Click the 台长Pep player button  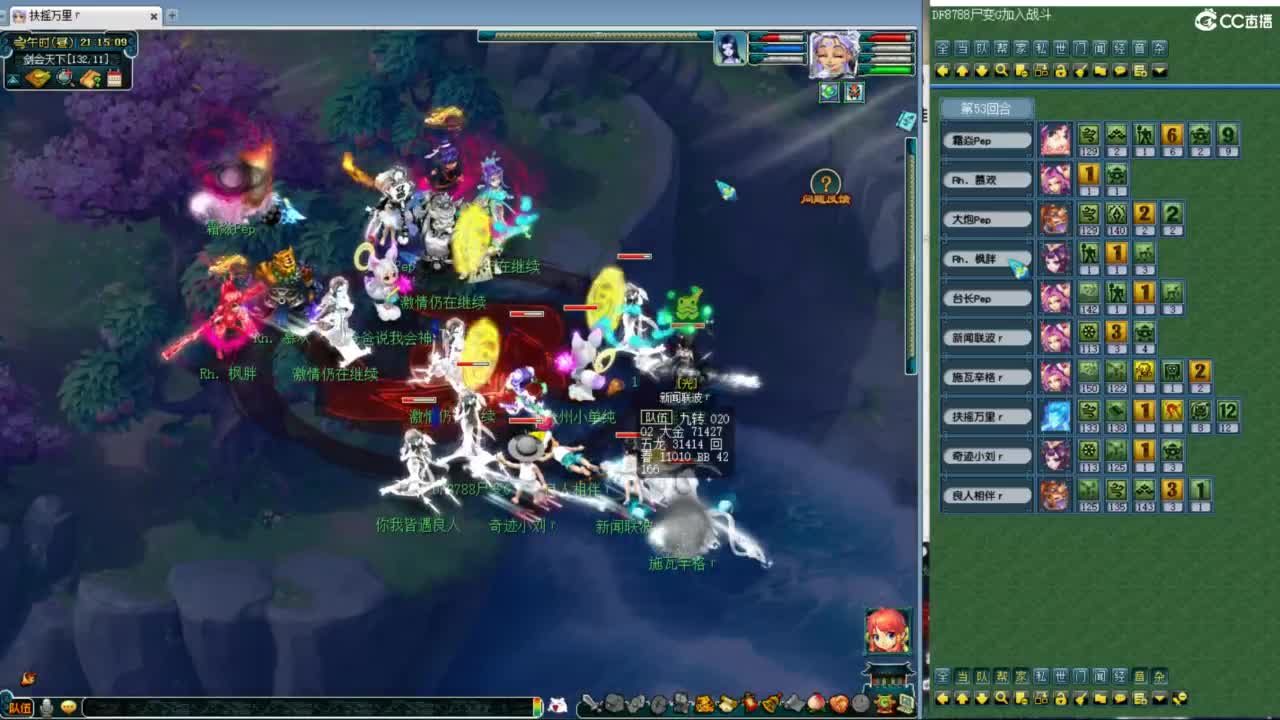click(x=986, y=297)
